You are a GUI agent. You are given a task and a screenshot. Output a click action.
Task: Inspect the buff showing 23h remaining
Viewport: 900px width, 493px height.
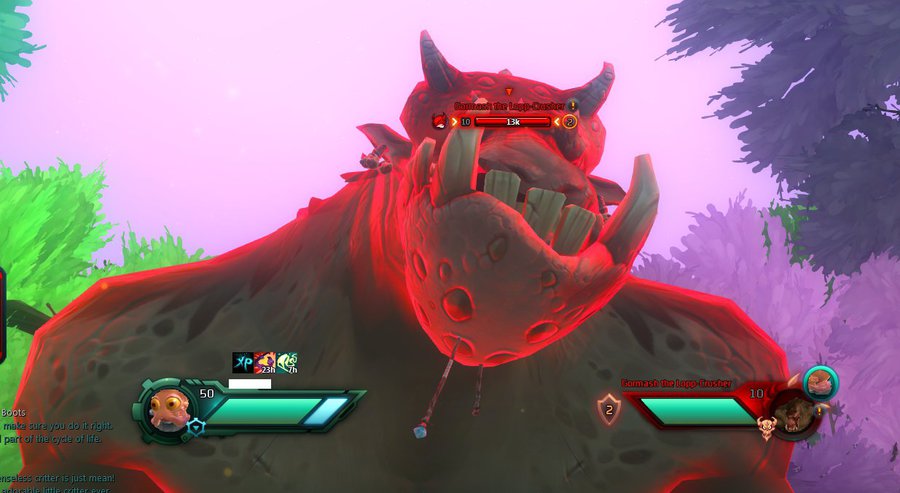tap(264, 362)
